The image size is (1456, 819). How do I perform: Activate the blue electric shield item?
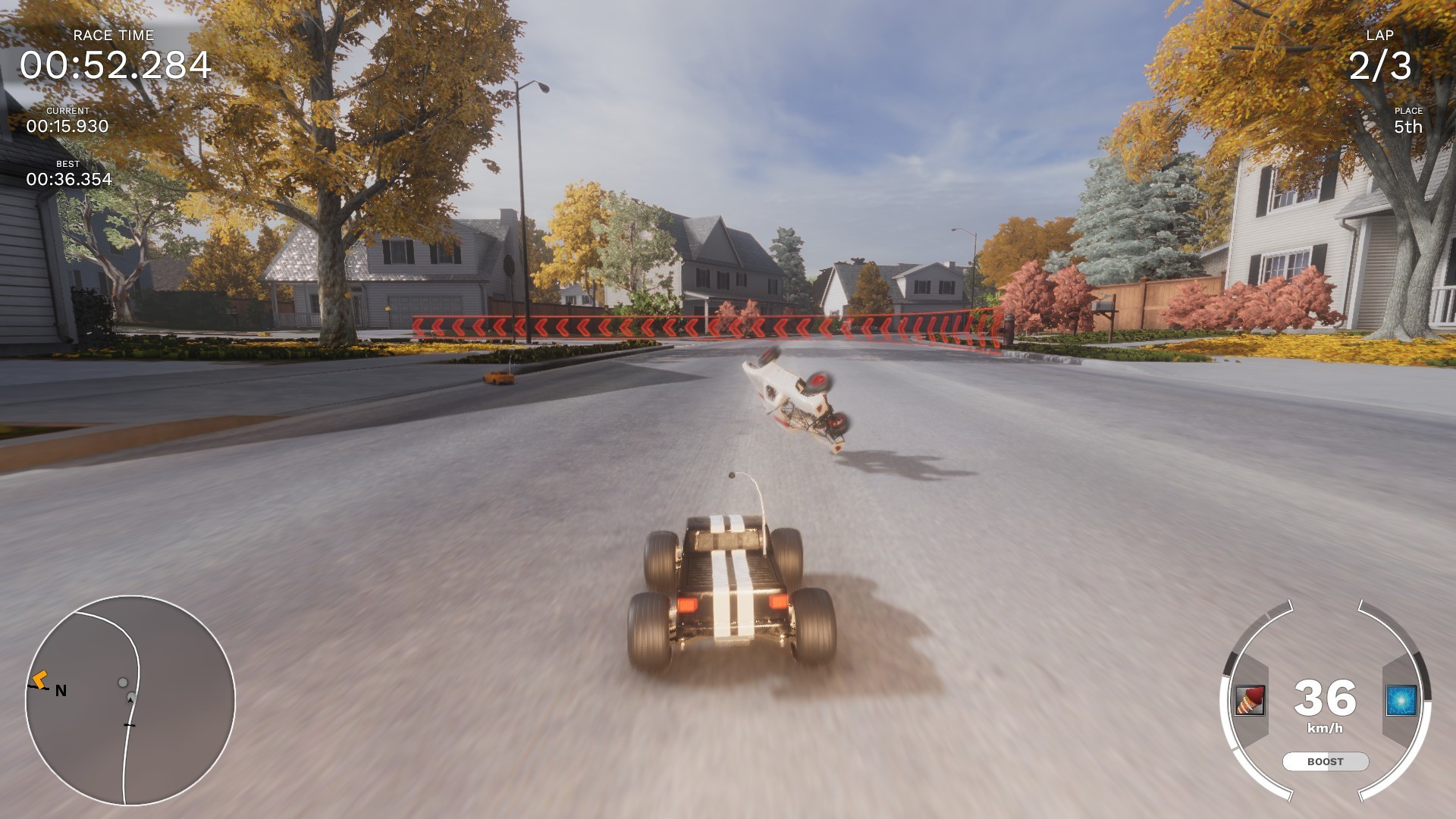1401,700
